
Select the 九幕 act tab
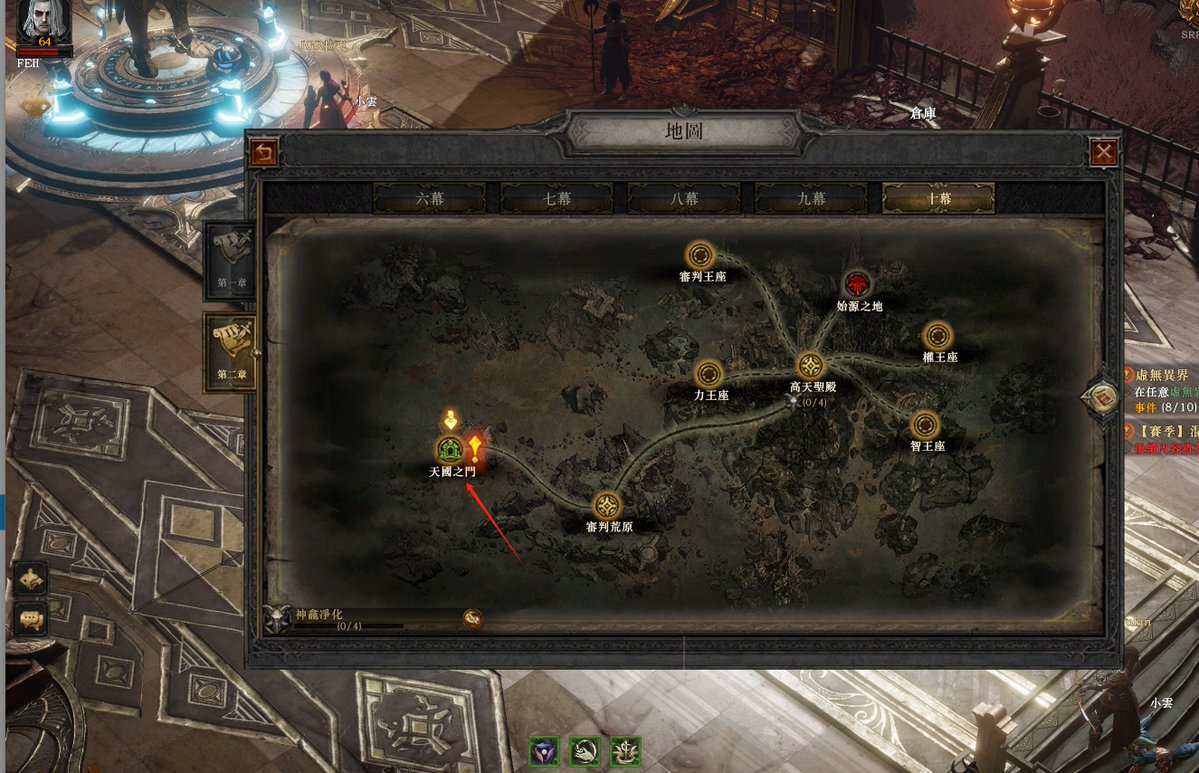[x=811, y=198]
